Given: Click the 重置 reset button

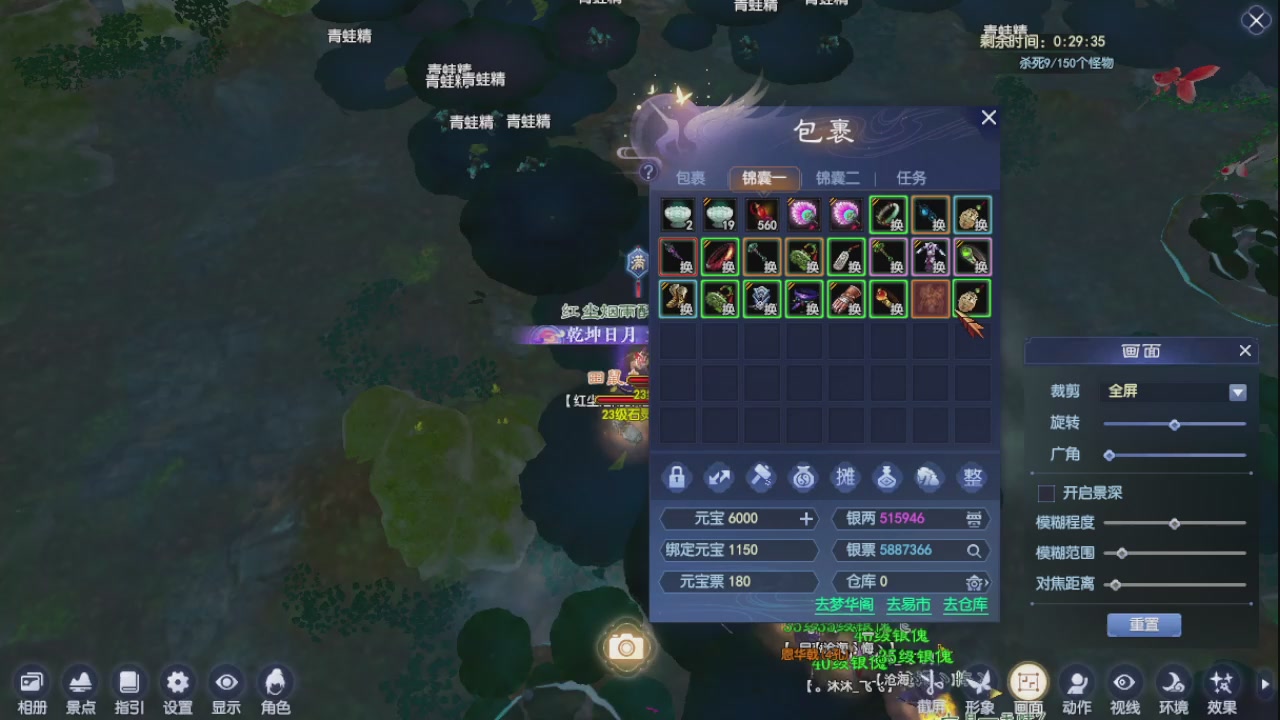Looking at the screenshot, I should (1143, 624).
